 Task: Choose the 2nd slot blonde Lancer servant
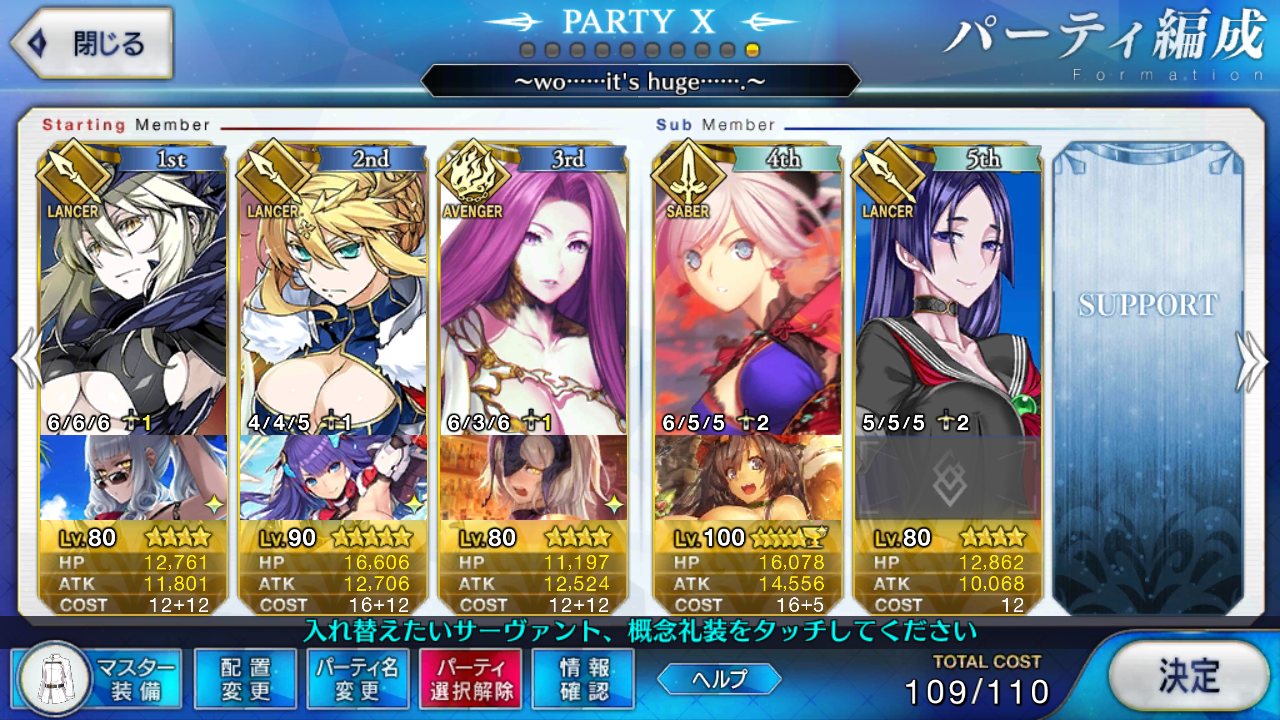click(333, 300)
